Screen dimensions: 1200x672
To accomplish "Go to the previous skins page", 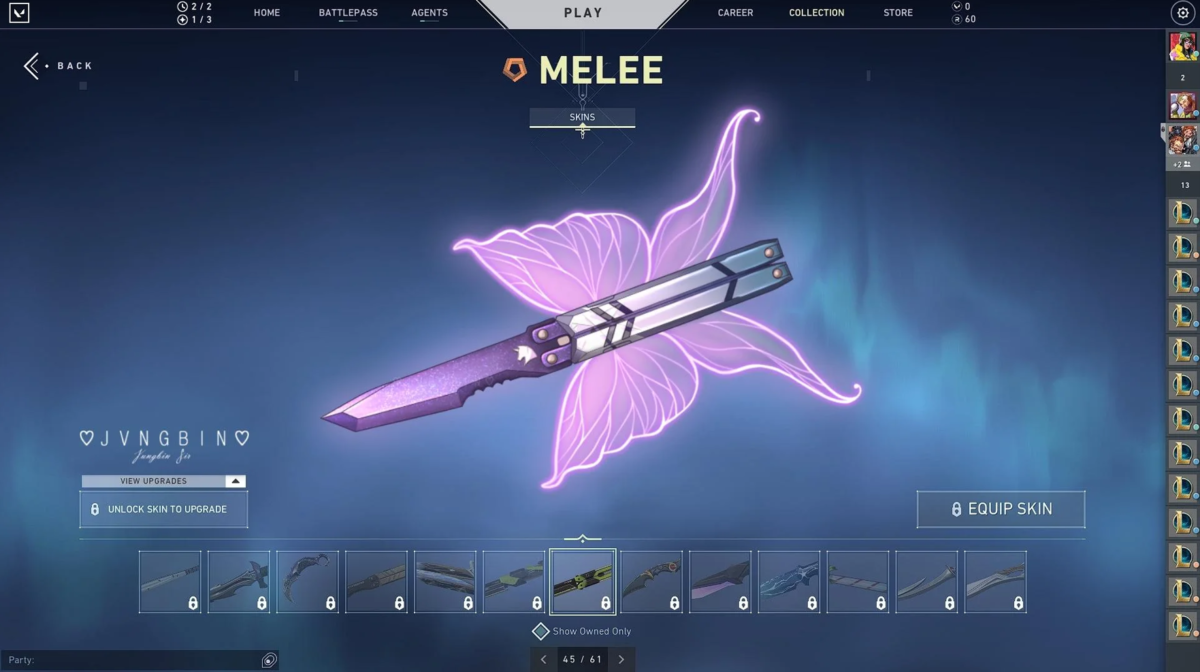I will click(x=543, y=660).
